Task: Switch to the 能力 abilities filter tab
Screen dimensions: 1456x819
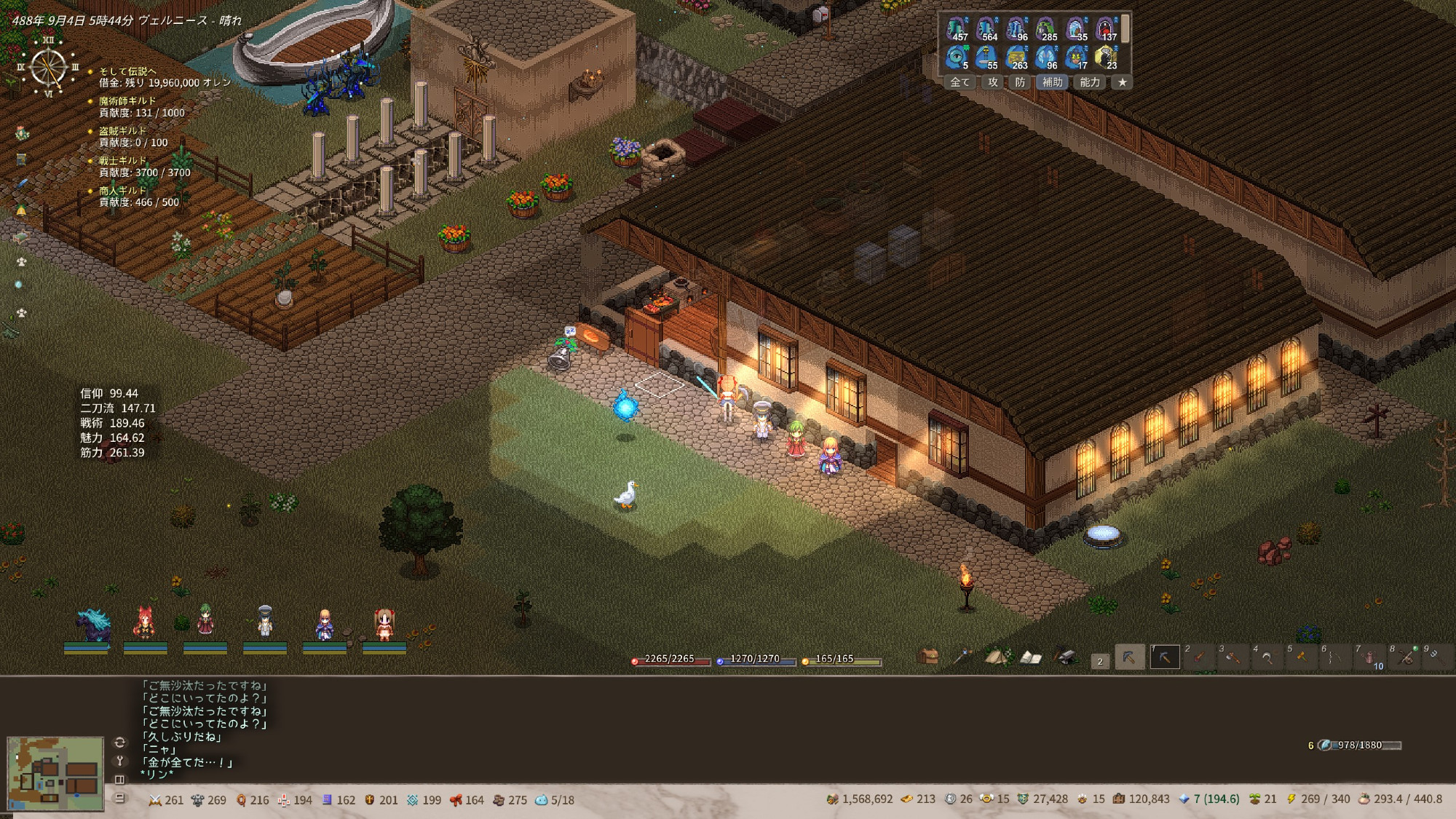Action: 1089,82
